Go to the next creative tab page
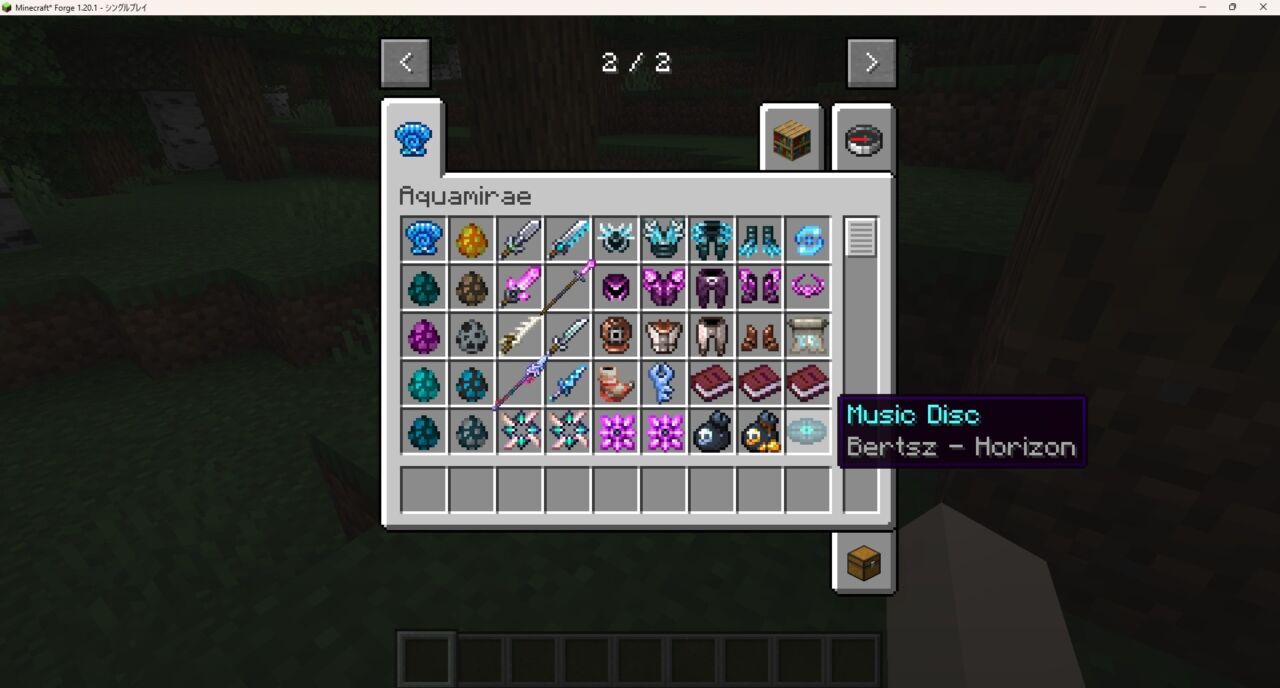1280x688 pixels. (x=871, y=63)
